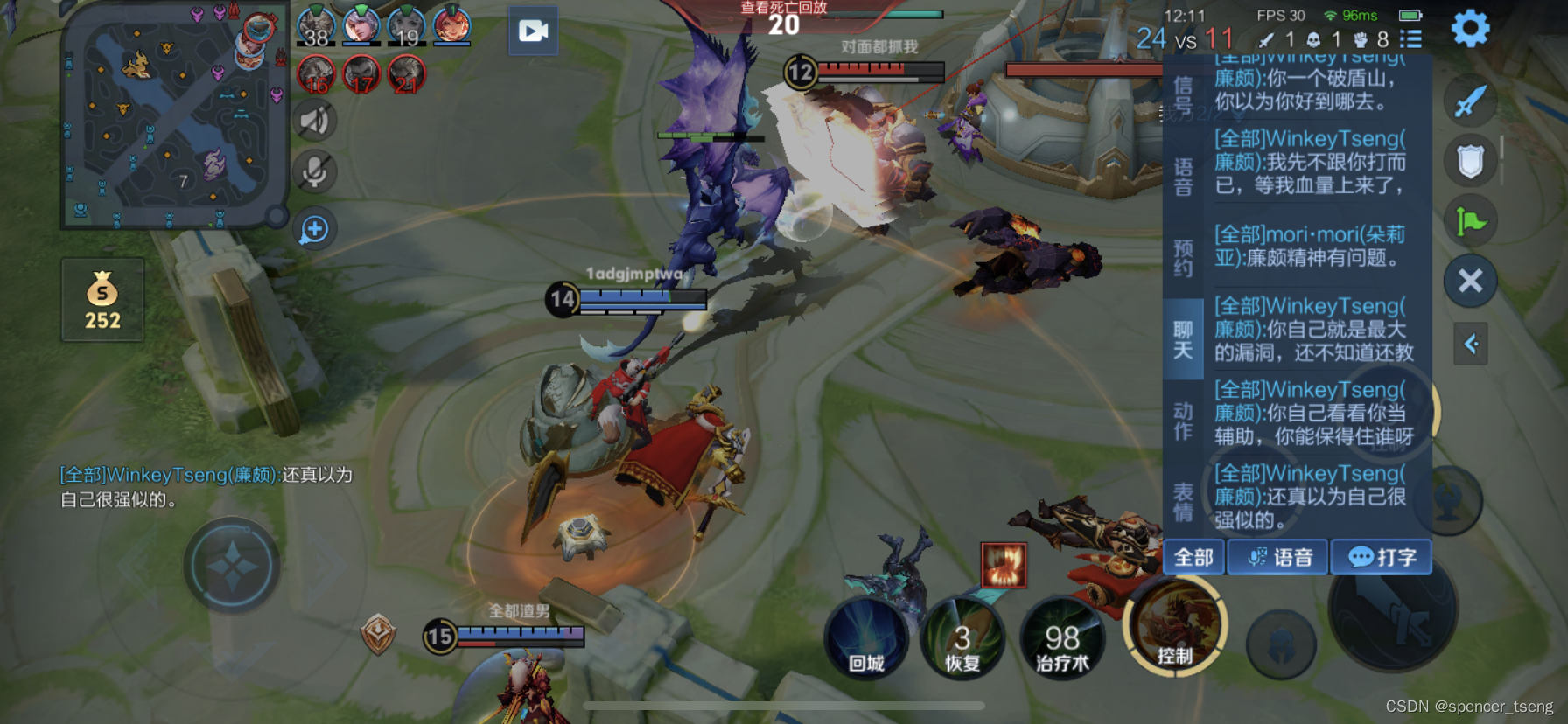Select the 全部 chat channel button

1193,558
